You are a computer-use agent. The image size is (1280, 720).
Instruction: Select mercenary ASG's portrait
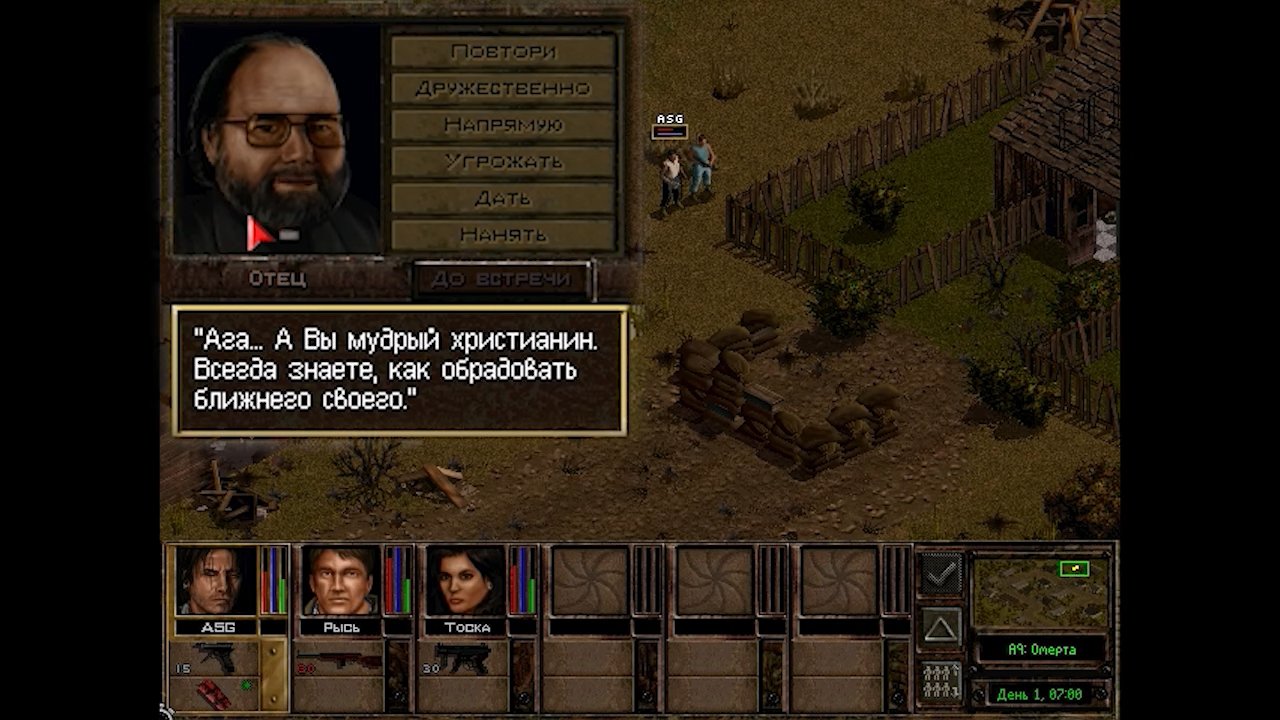tap(216, 581)
